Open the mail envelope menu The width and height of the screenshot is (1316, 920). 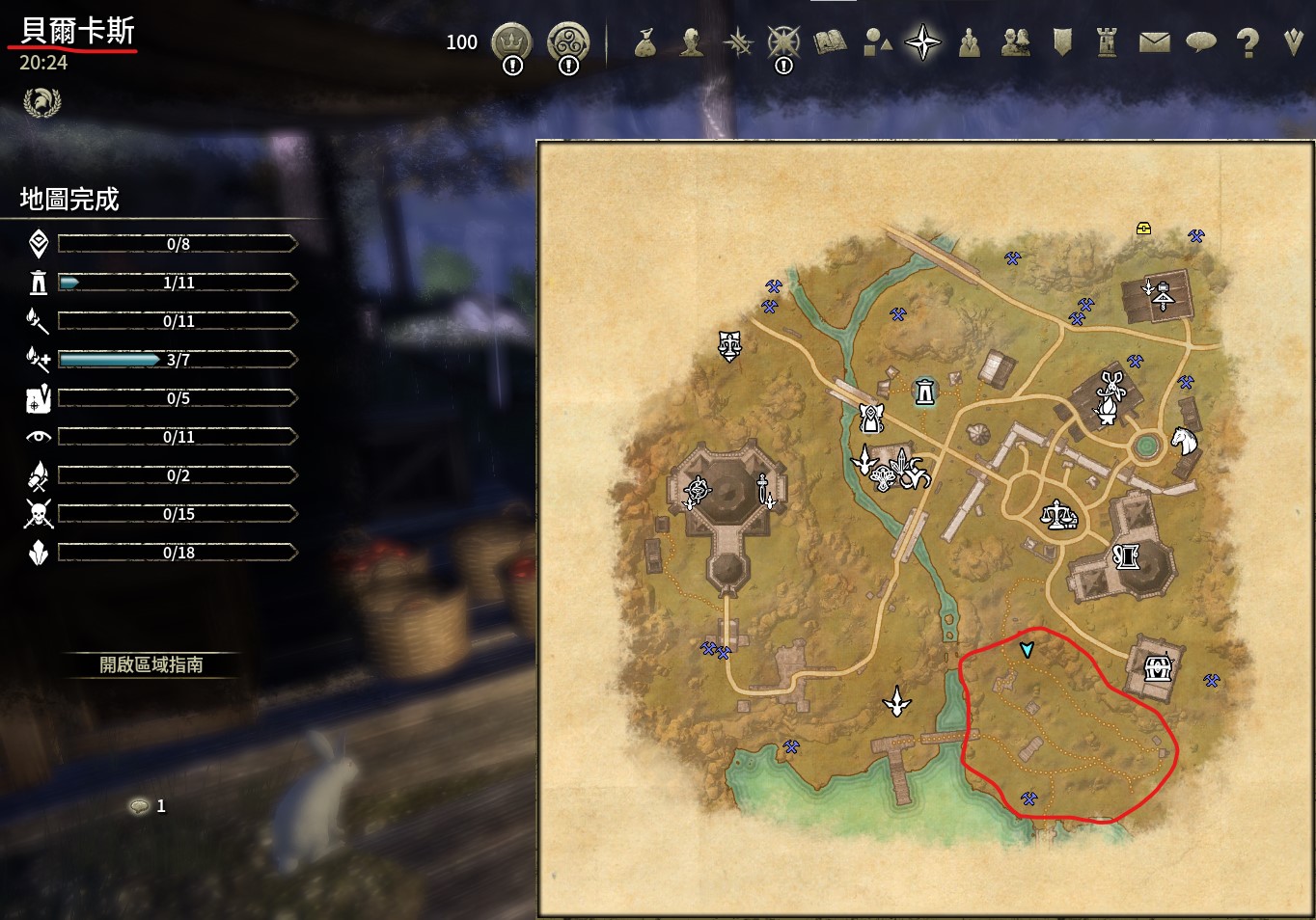(1154, 42)
